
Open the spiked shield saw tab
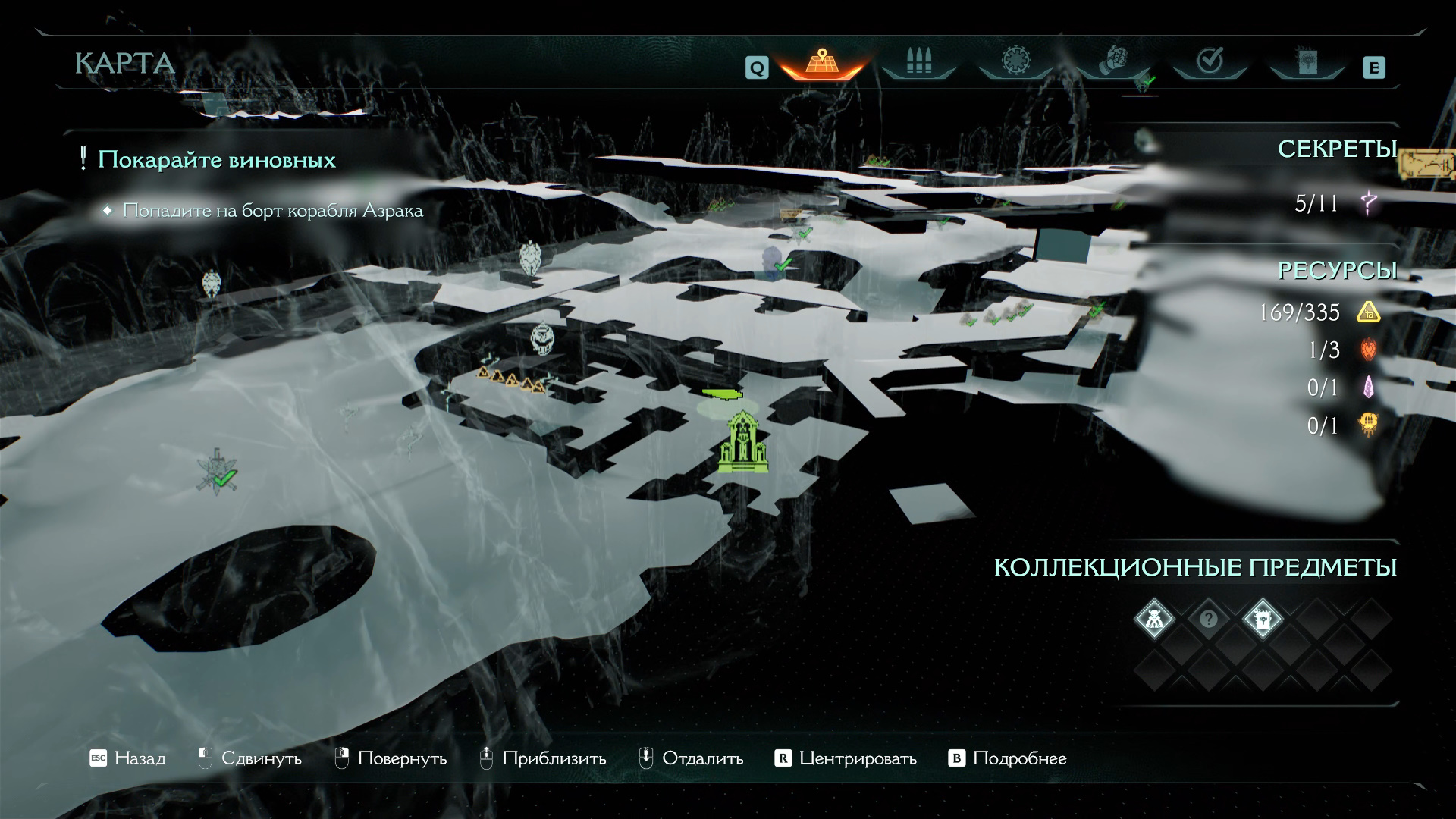[x=1015, y=62]
